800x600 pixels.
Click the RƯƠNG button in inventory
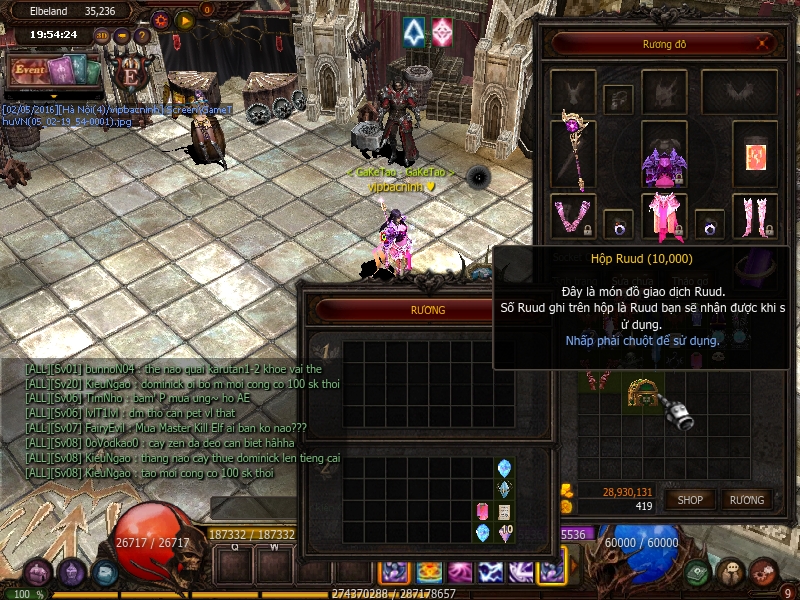click(746, 499)
